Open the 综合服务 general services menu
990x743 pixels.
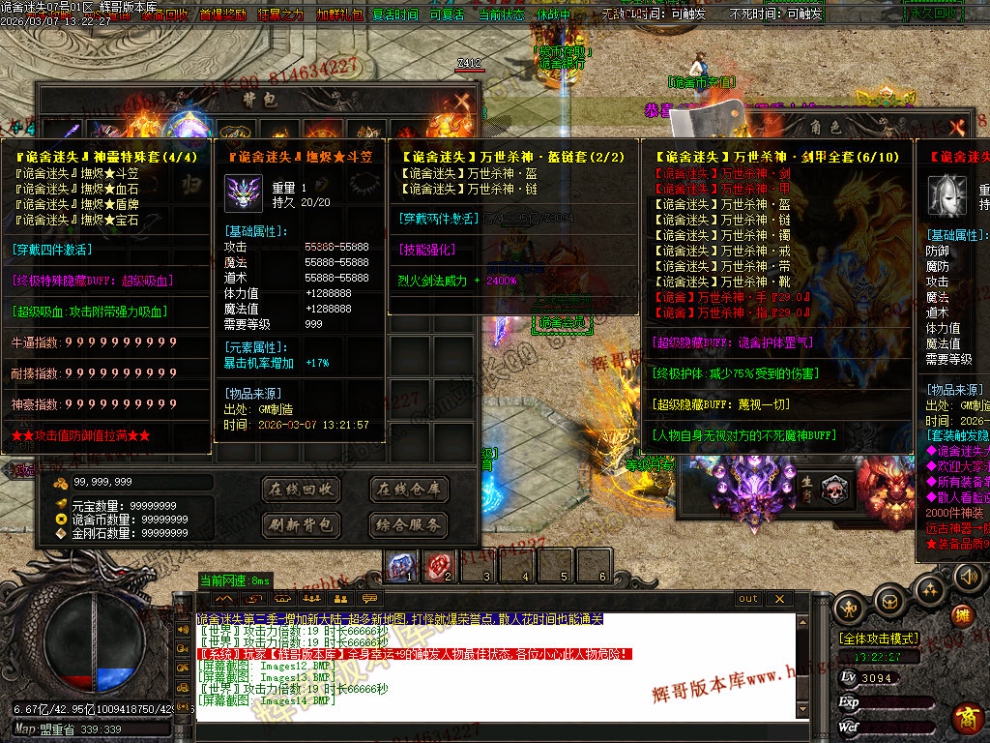point(408,524)
